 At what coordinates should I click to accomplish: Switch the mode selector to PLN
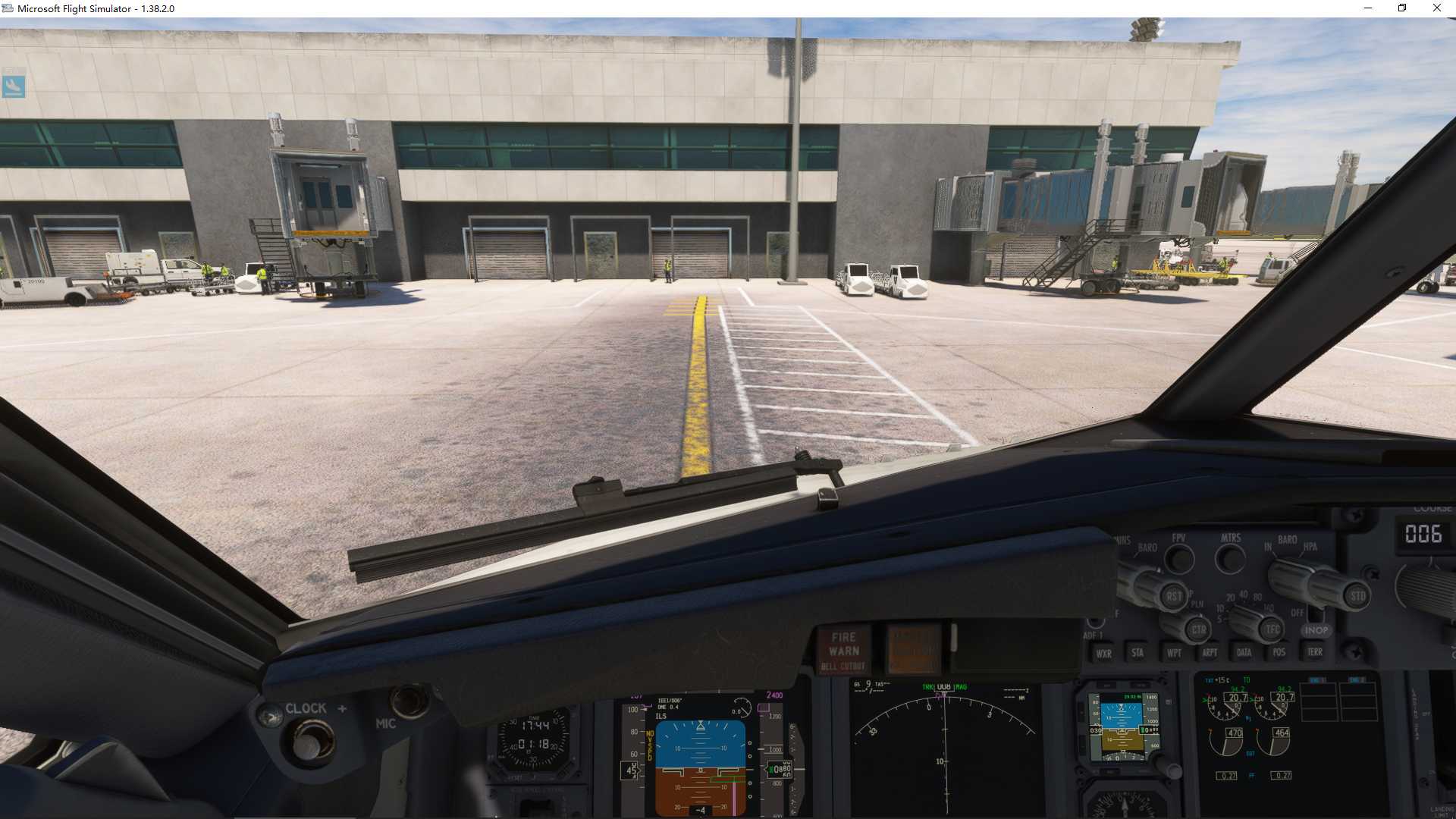pyautogui.click(x=1195, y=602)
